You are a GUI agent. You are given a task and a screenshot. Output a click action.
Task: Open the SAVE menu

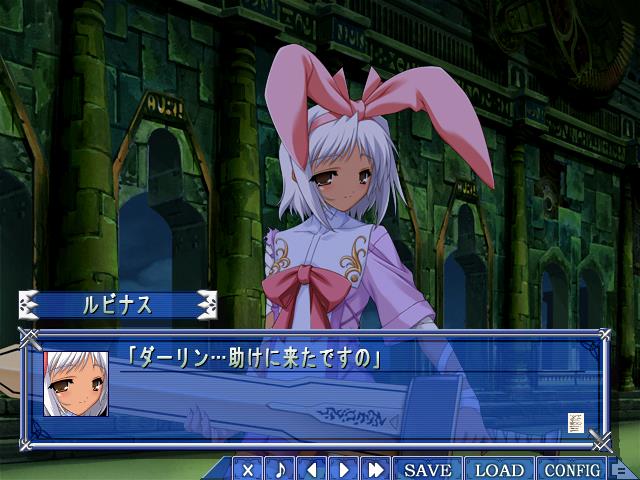[428, 469]
